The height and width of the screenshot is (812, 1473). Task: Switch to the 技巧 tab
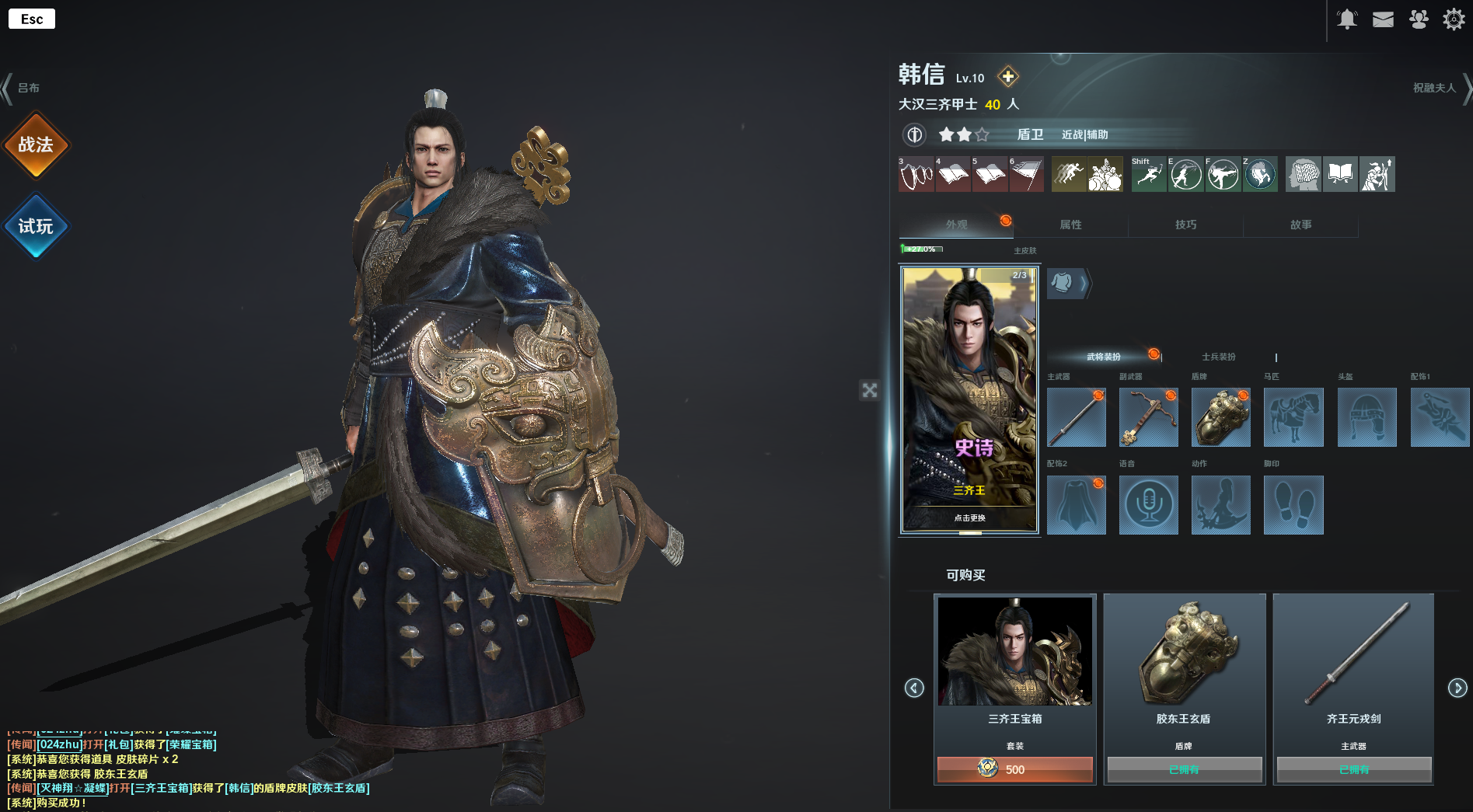[x=1185, y=225]
